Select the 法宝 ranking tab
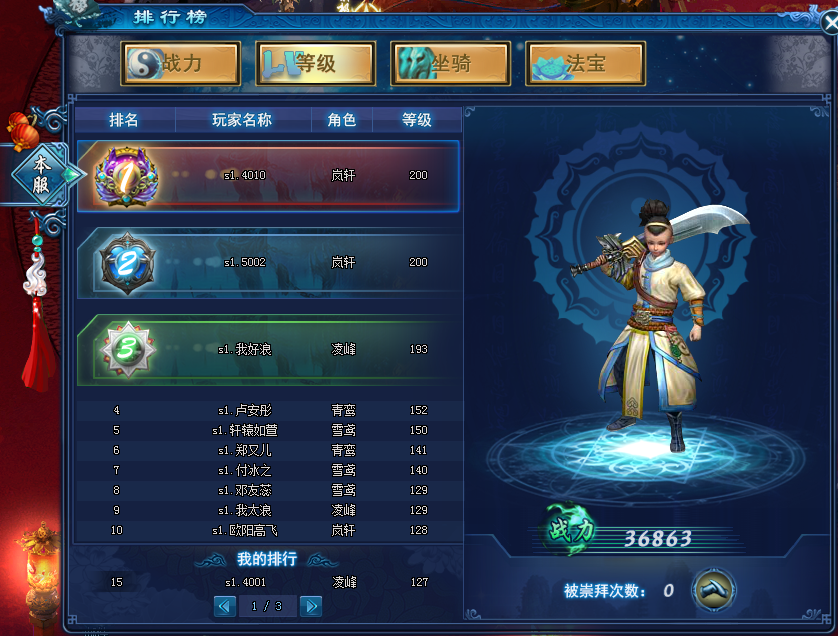This screenshot has height=636, width=838. (x=585, y=64)
